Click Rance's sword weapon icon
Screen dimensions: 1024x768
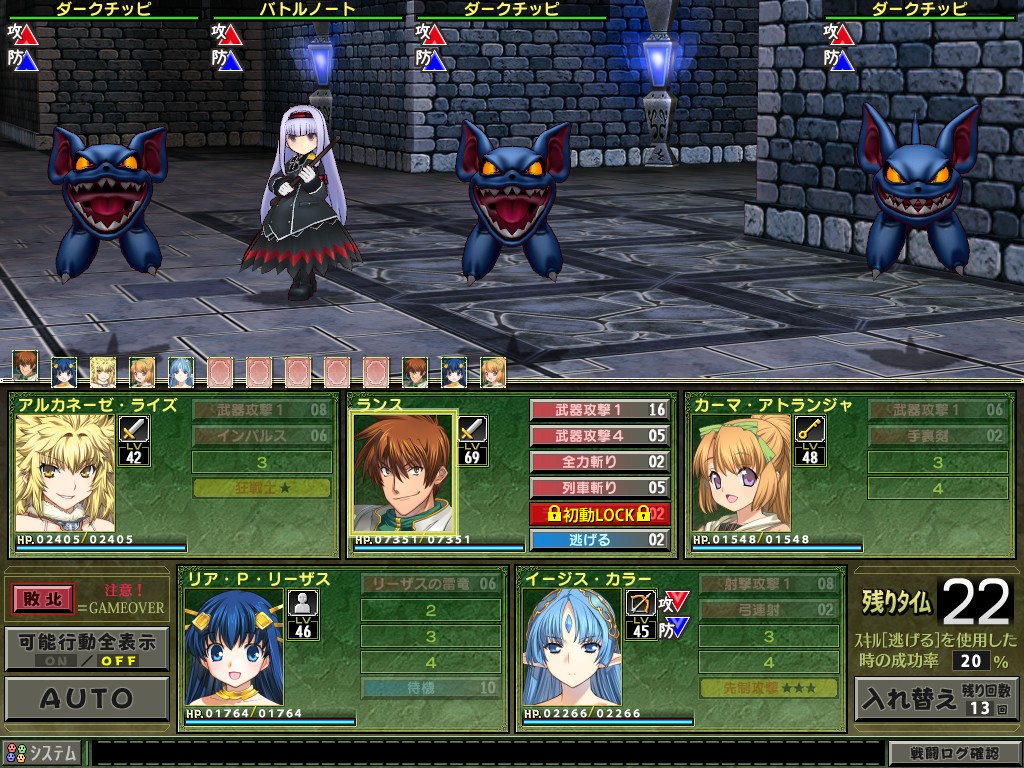[x=473, y=430]
